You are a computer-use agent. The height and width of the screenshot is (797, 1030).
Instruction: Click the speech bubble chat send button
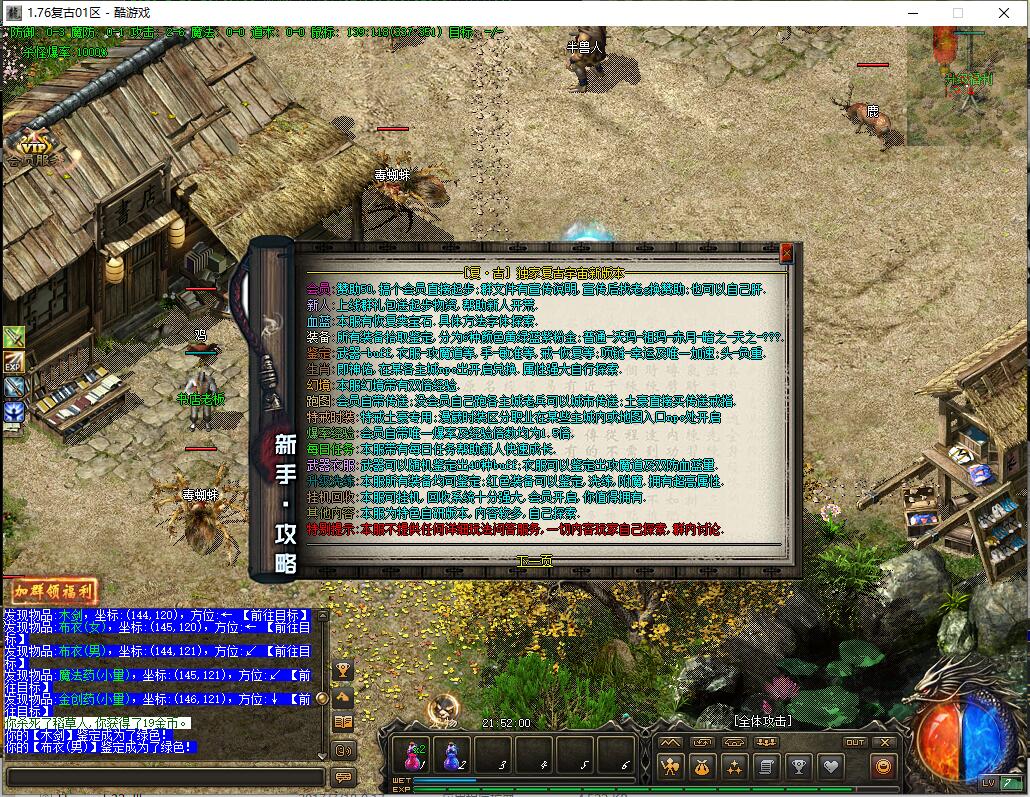click(x=343, y=777)
